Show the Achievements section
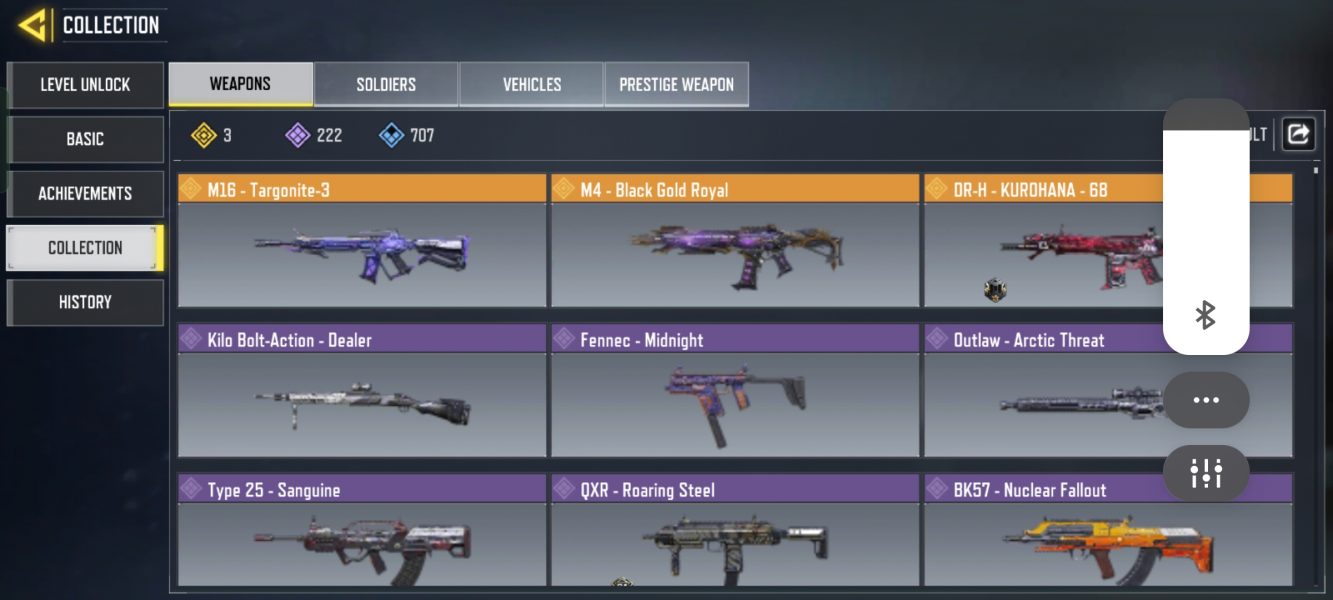Viewport: 1333px width, 600px height. (85, 193)
